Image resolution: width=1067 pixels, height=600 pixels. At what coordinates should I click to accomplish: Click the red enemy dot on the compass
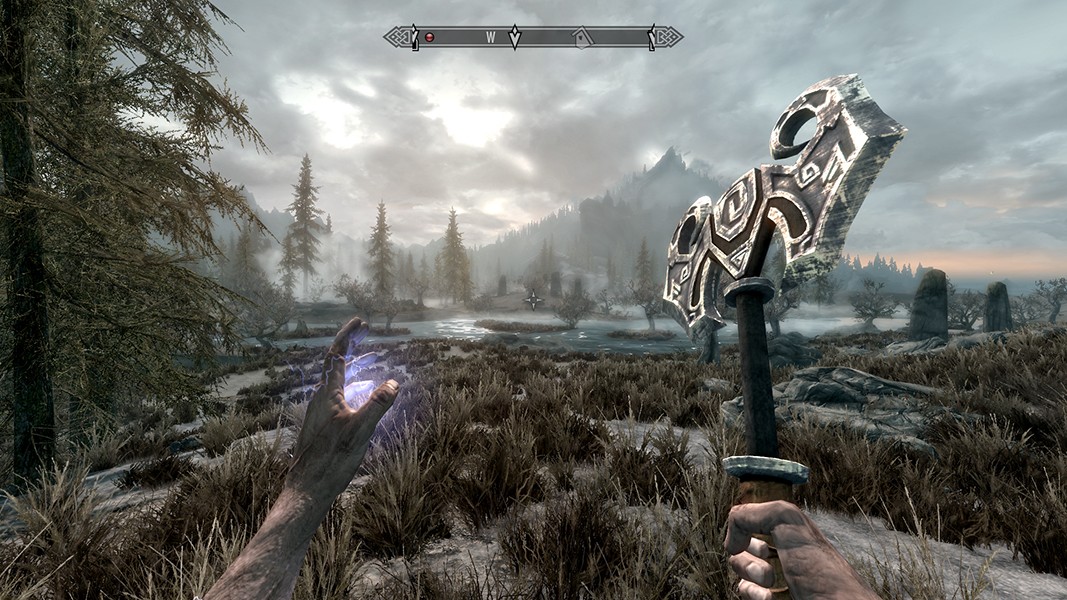pyautogui.click(x=430, y=37)
